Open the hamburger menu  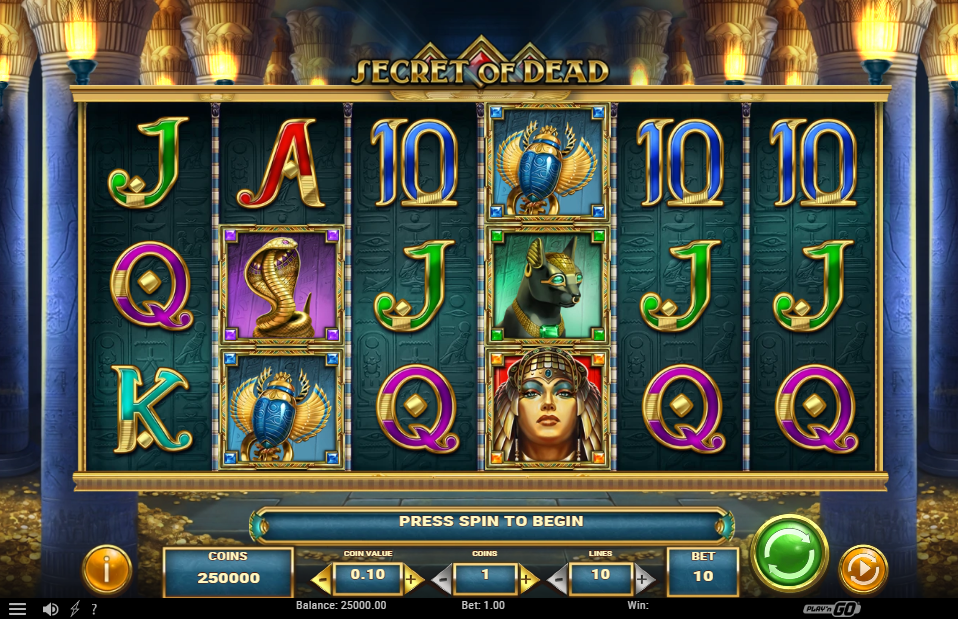pyautogui.click(x=17, y=608)
